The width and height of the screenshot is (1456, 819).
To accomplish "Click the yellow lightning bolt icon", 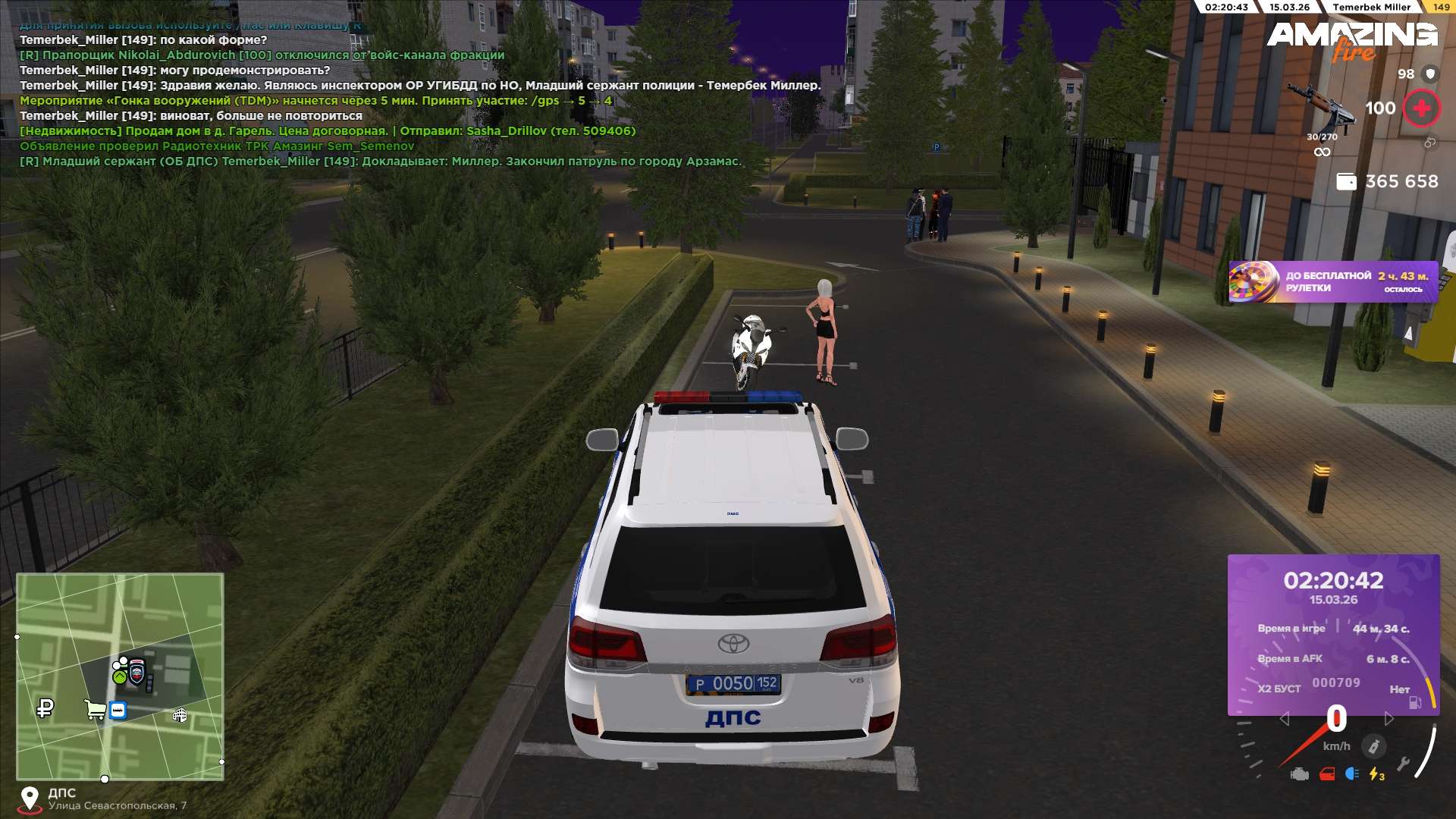I will pos(1376,774).
